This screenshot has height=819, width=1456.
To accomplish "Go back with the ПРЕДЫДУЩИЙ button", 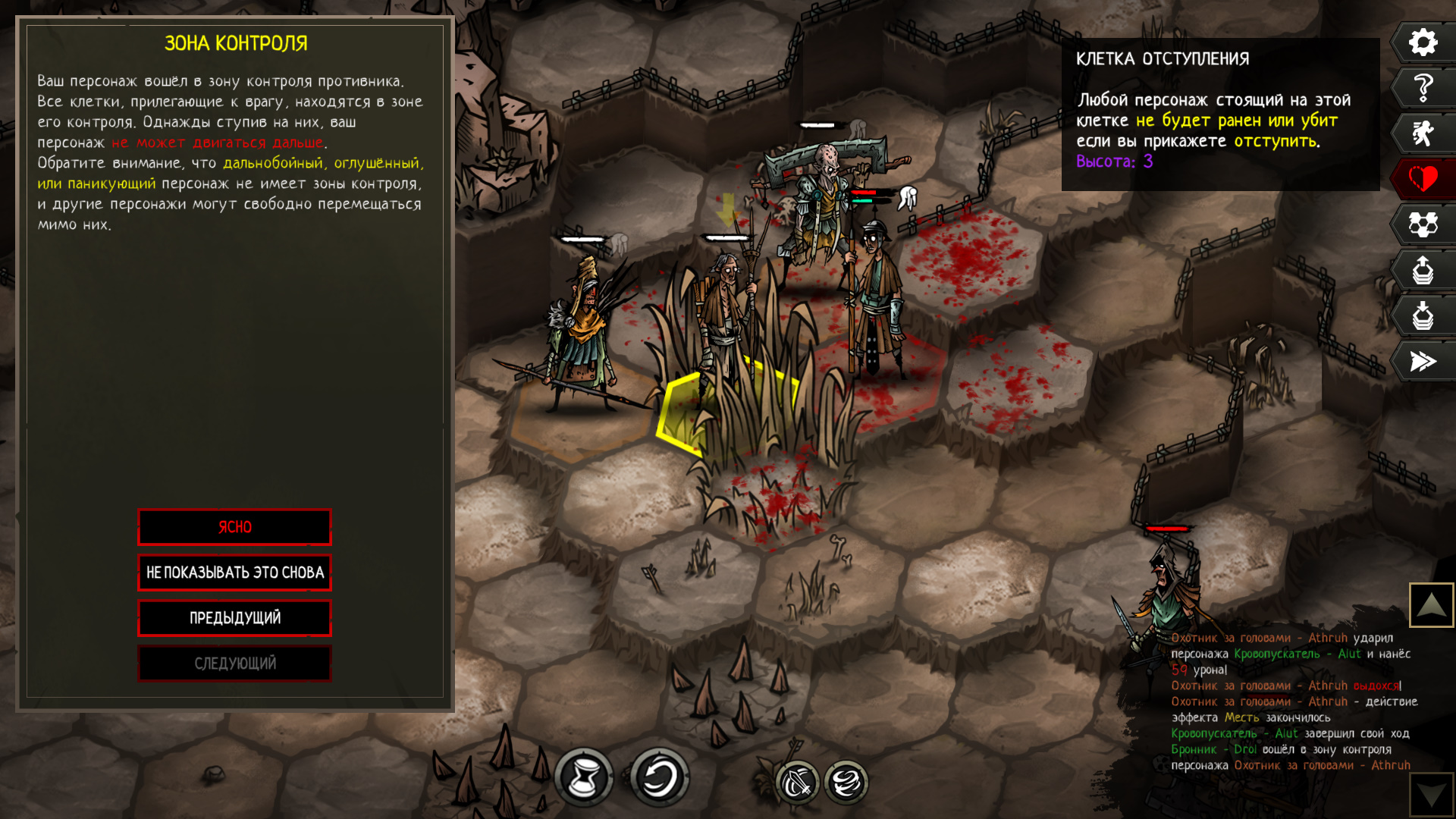I will click(x=234, y=618).
